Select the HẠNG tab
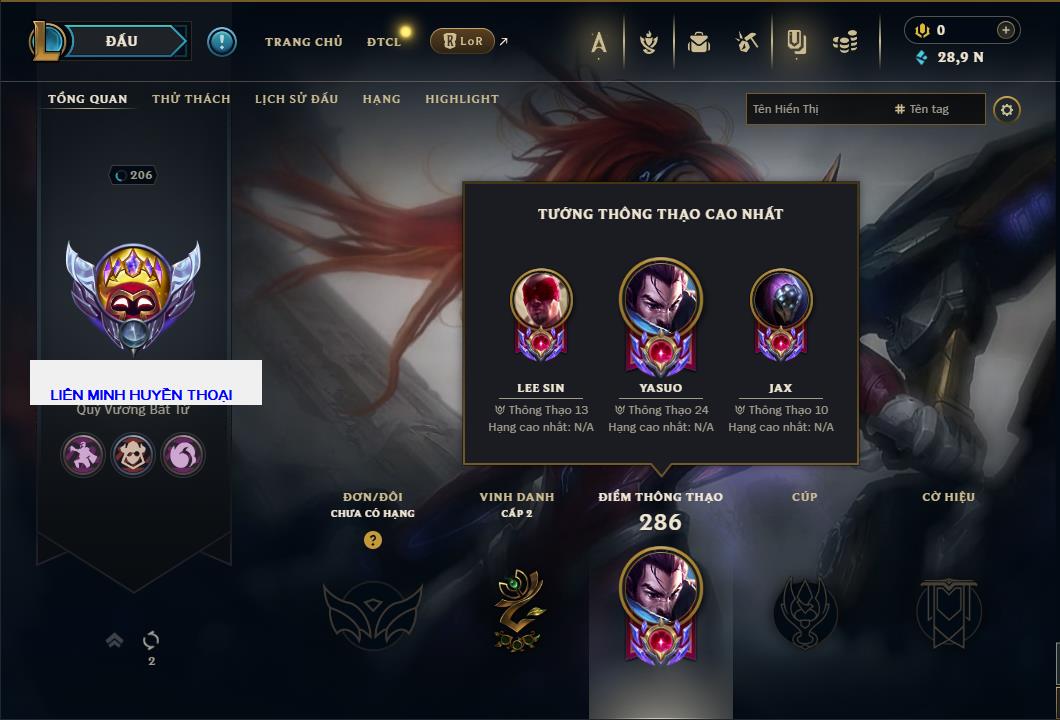The width and height of the screenshot is (1060, 720). (x=381, y=99)
